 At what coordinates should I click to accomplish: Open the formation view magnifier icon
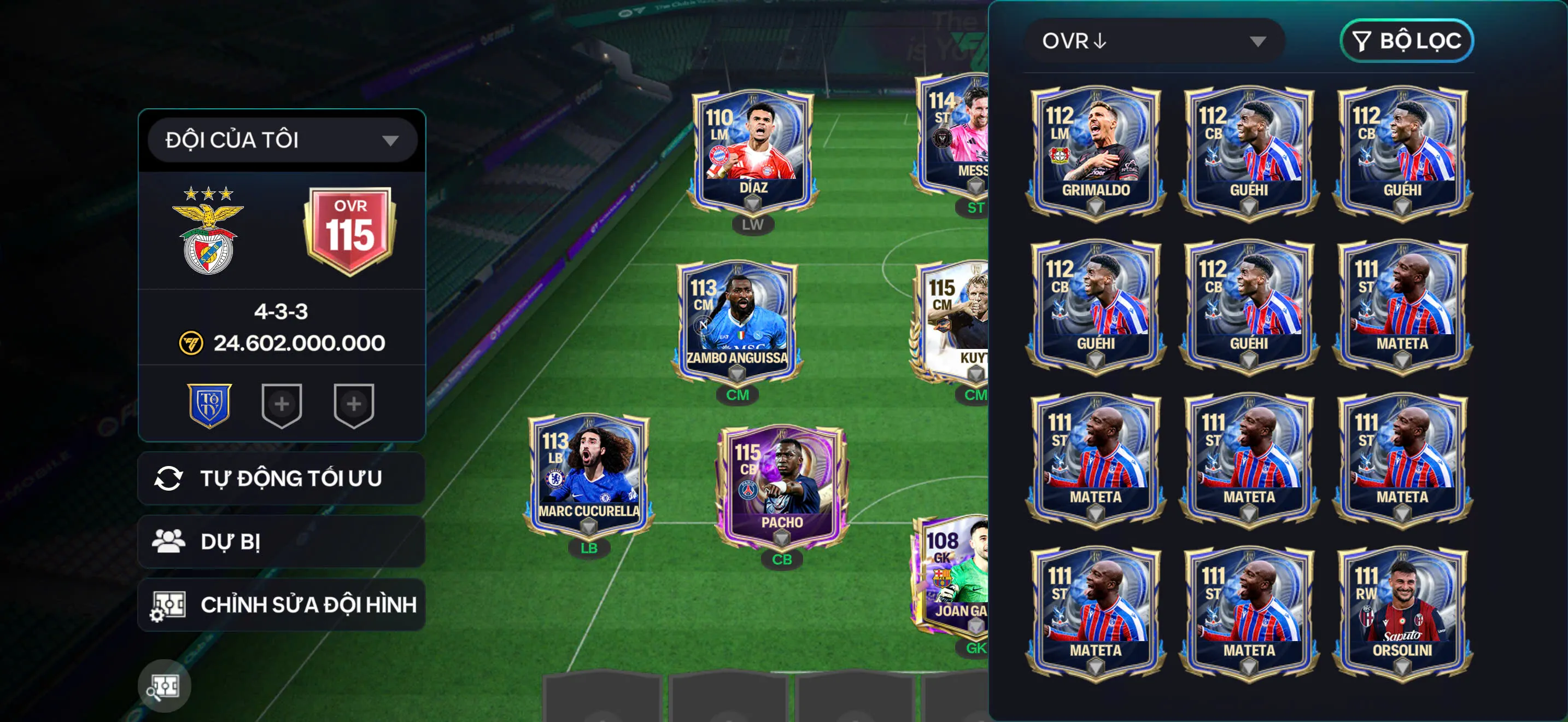coord(165,686)
